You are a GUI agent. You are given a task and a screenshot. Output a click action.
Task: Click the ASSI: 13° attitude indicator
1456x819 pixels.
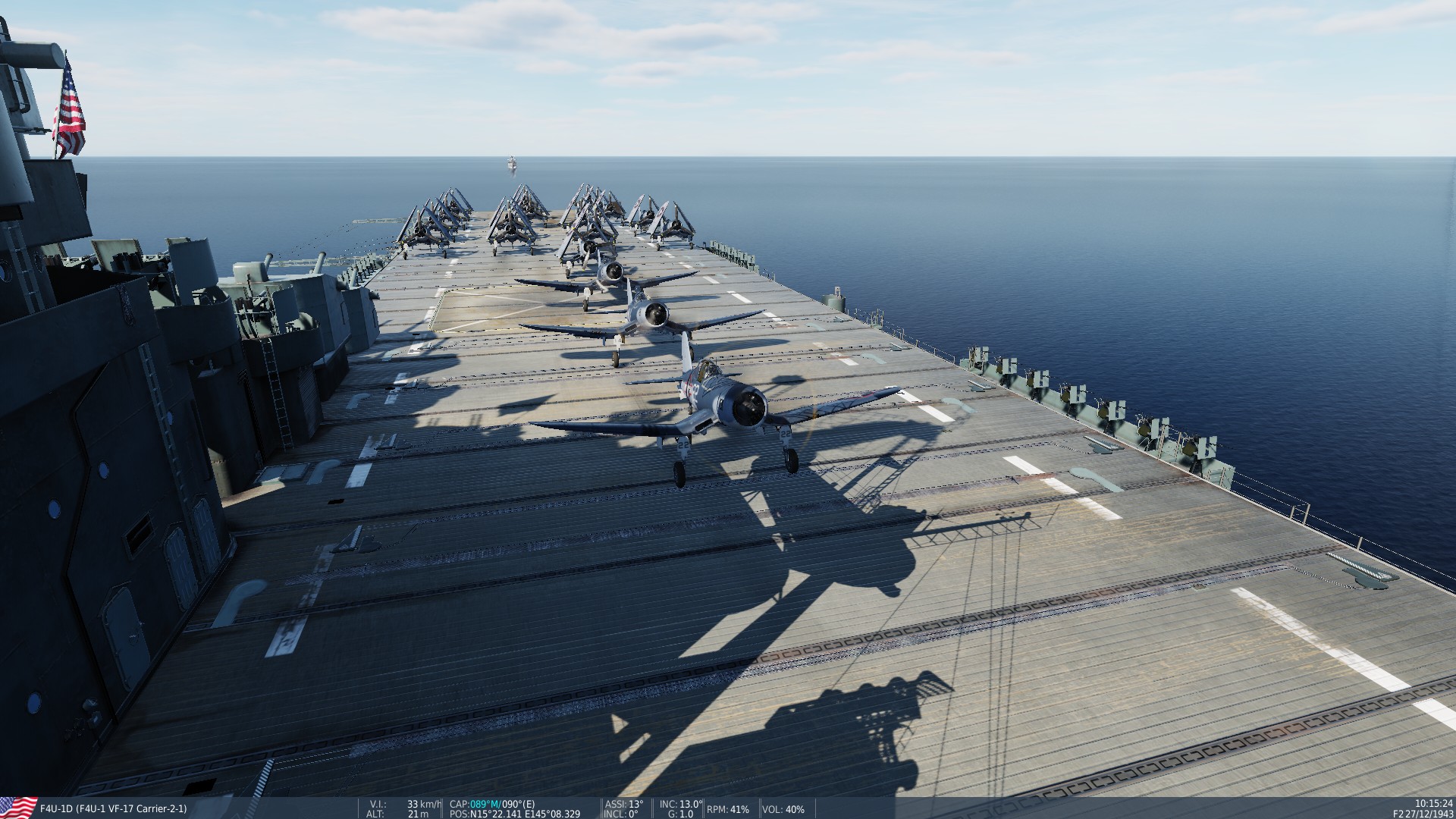click(623, 802)
